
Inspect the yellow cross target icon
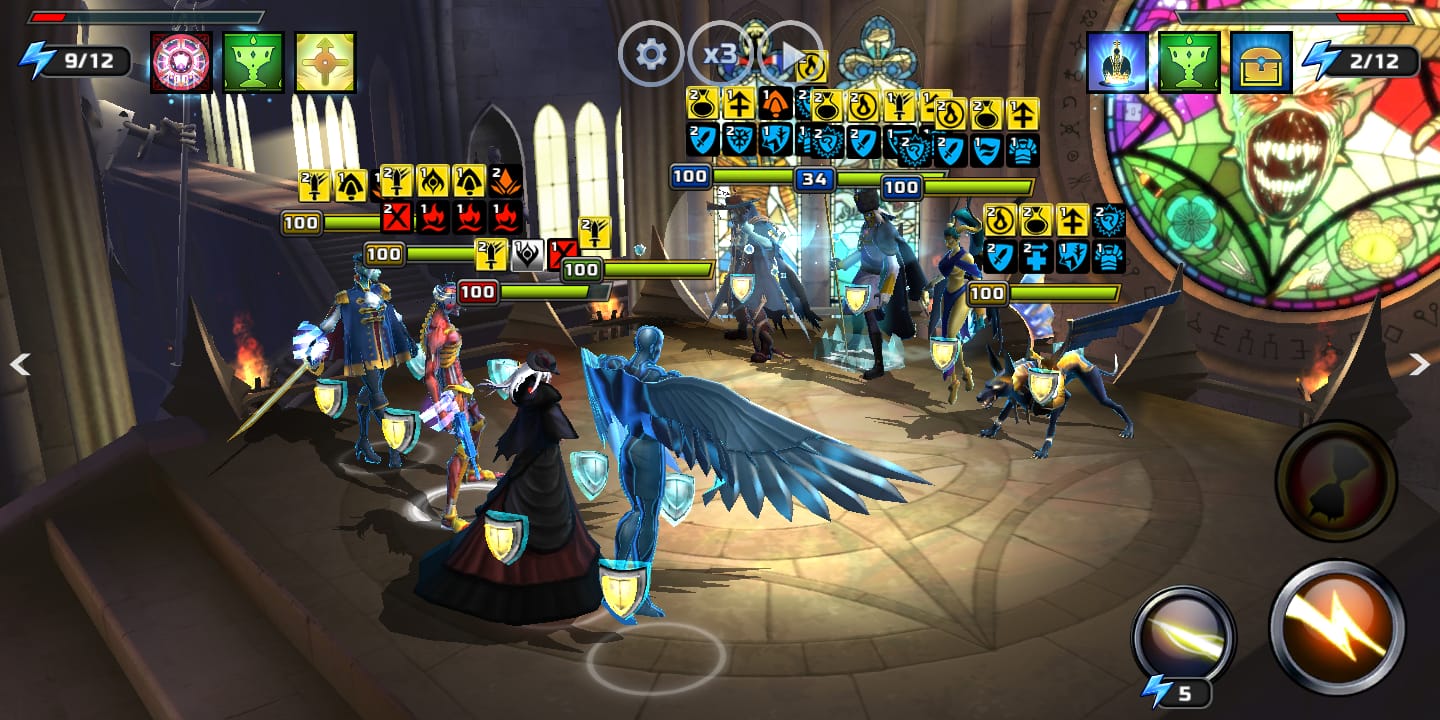click(326, 62)
